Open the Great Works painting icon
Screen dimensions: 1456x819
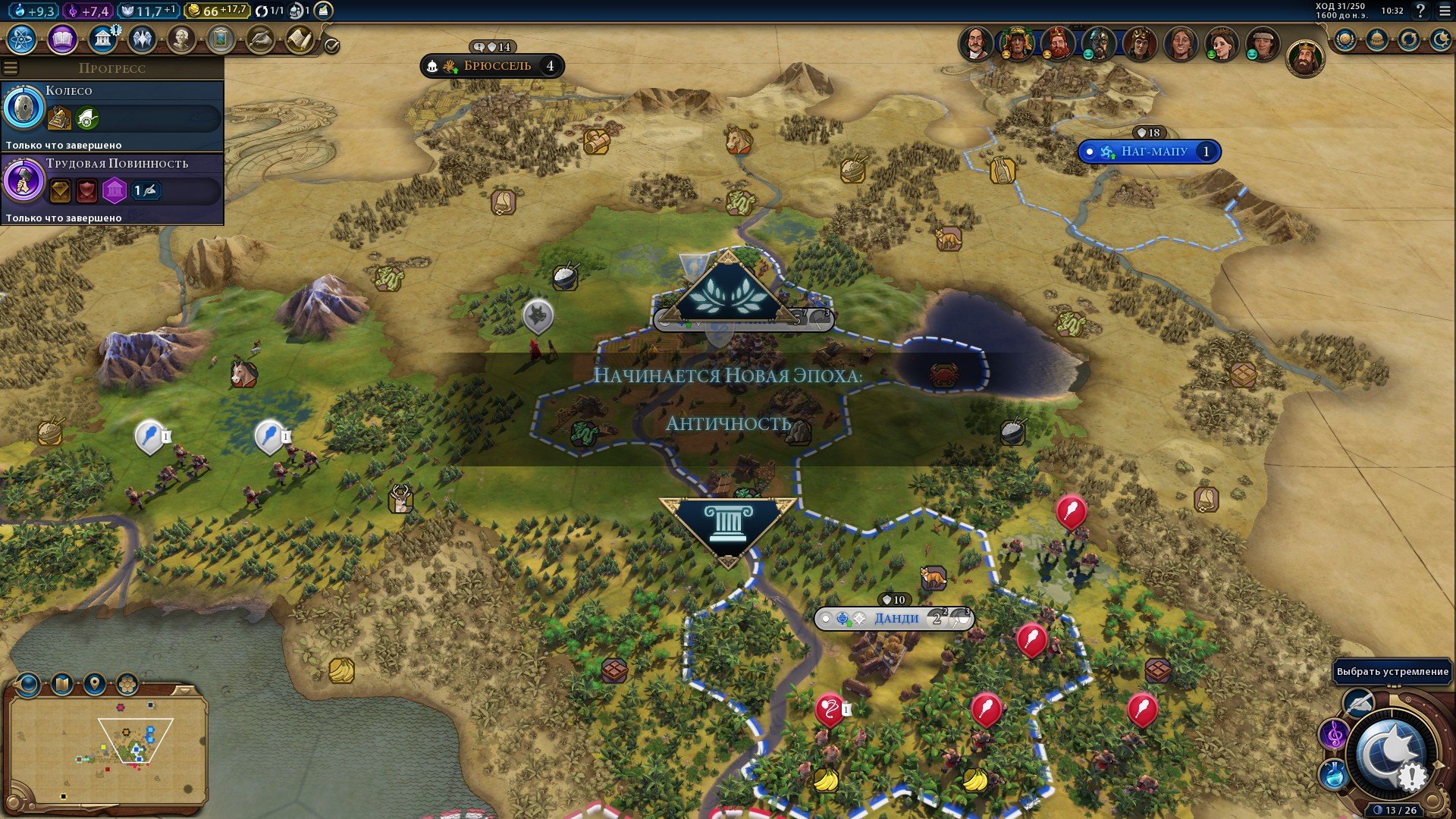point(221,39)
